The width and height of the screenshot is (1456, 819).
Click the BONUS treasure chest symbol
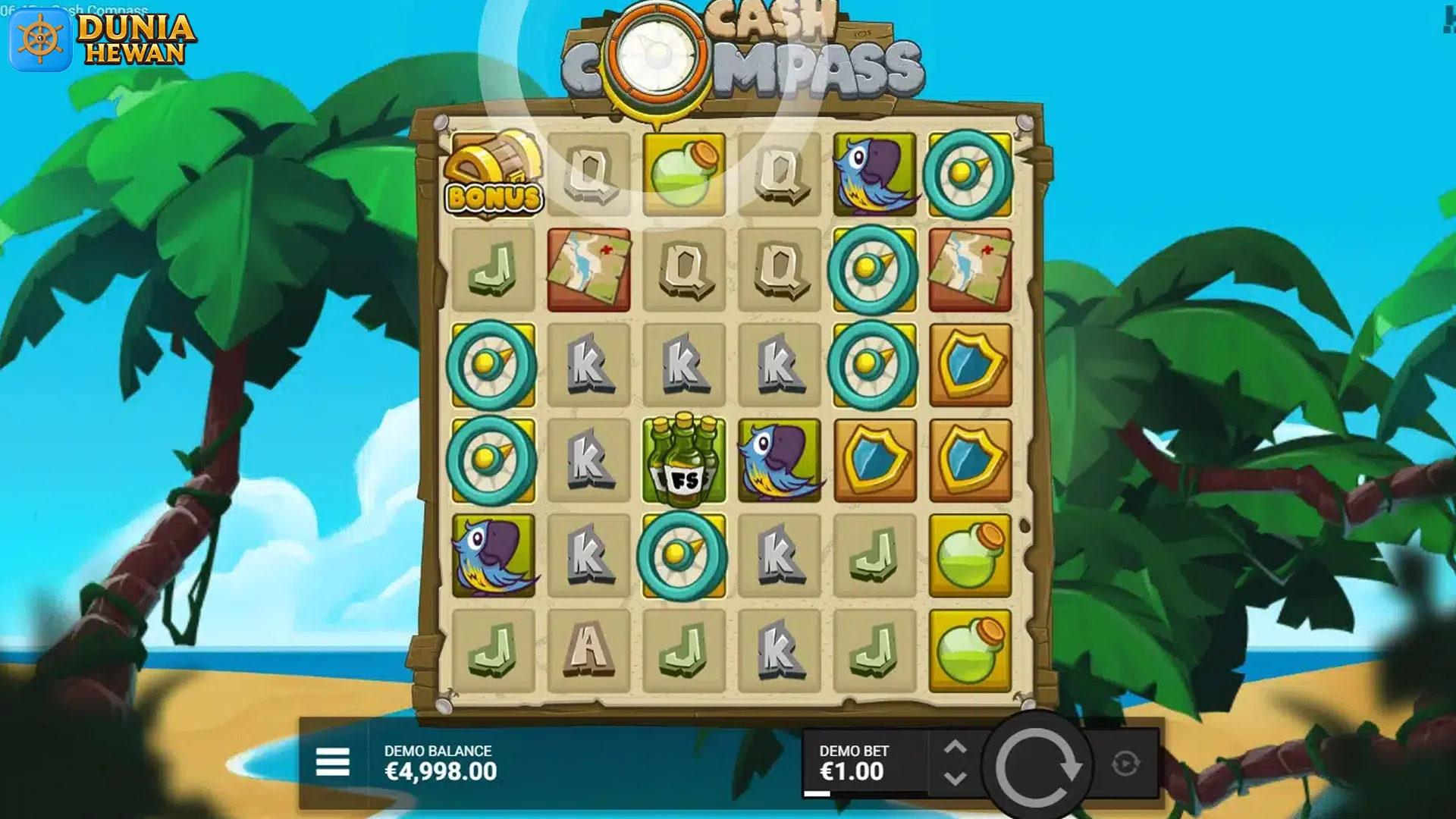pyautogui.click(x=494, y=173)
